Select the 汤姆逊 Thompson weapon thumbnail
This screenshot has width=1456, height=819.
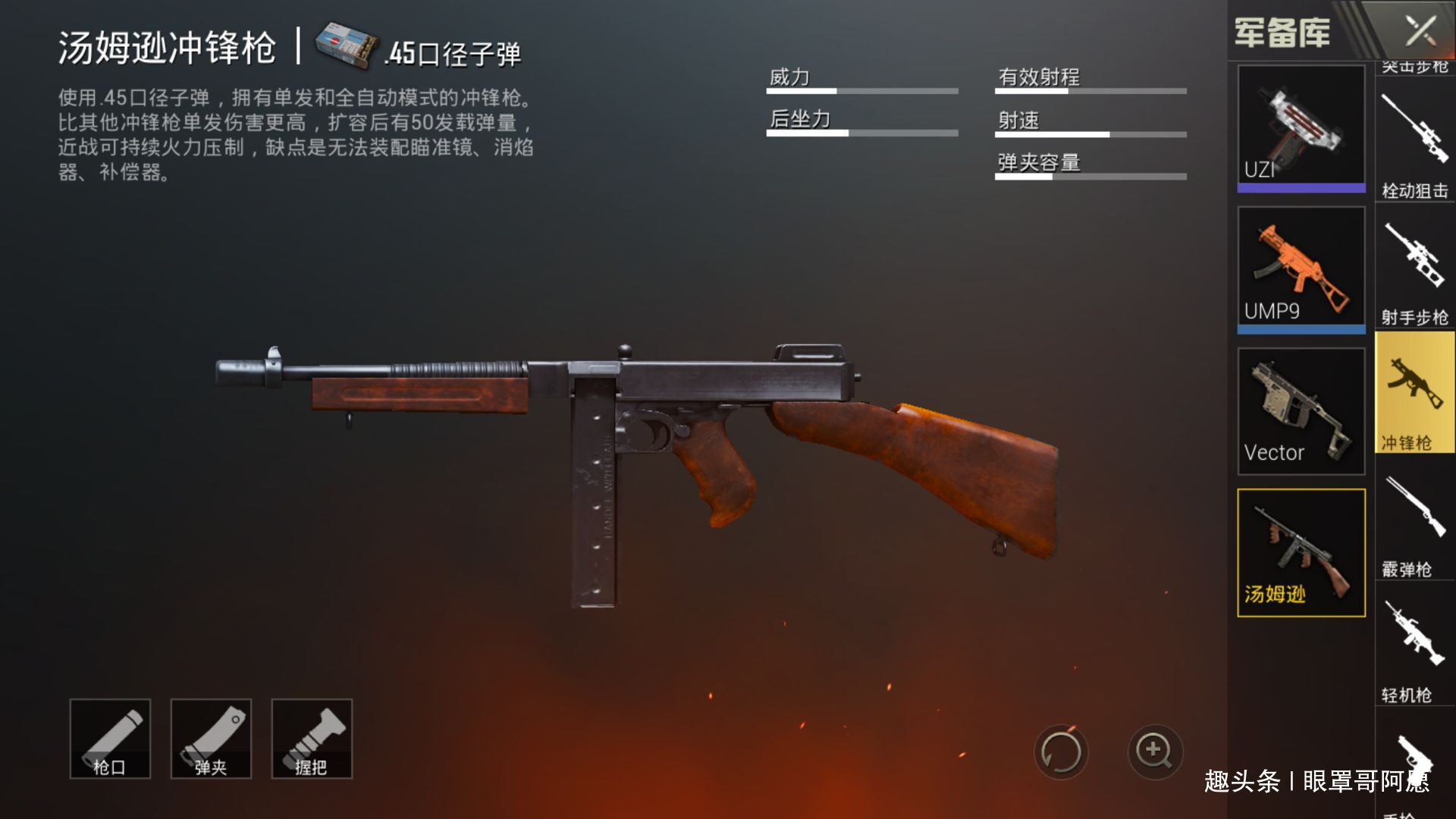(1301, 550)
